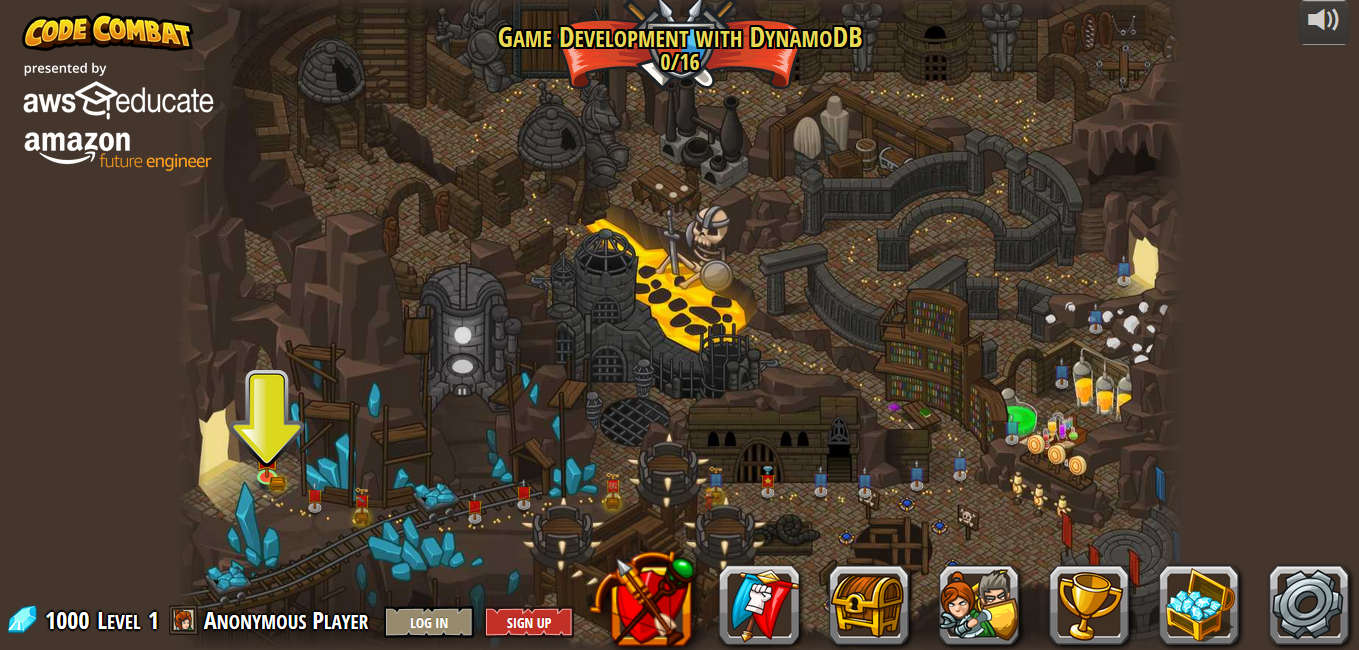
Task: Toggle the sound volume speaker icon
Action: pyautogui.click(x=1323, y=20)
